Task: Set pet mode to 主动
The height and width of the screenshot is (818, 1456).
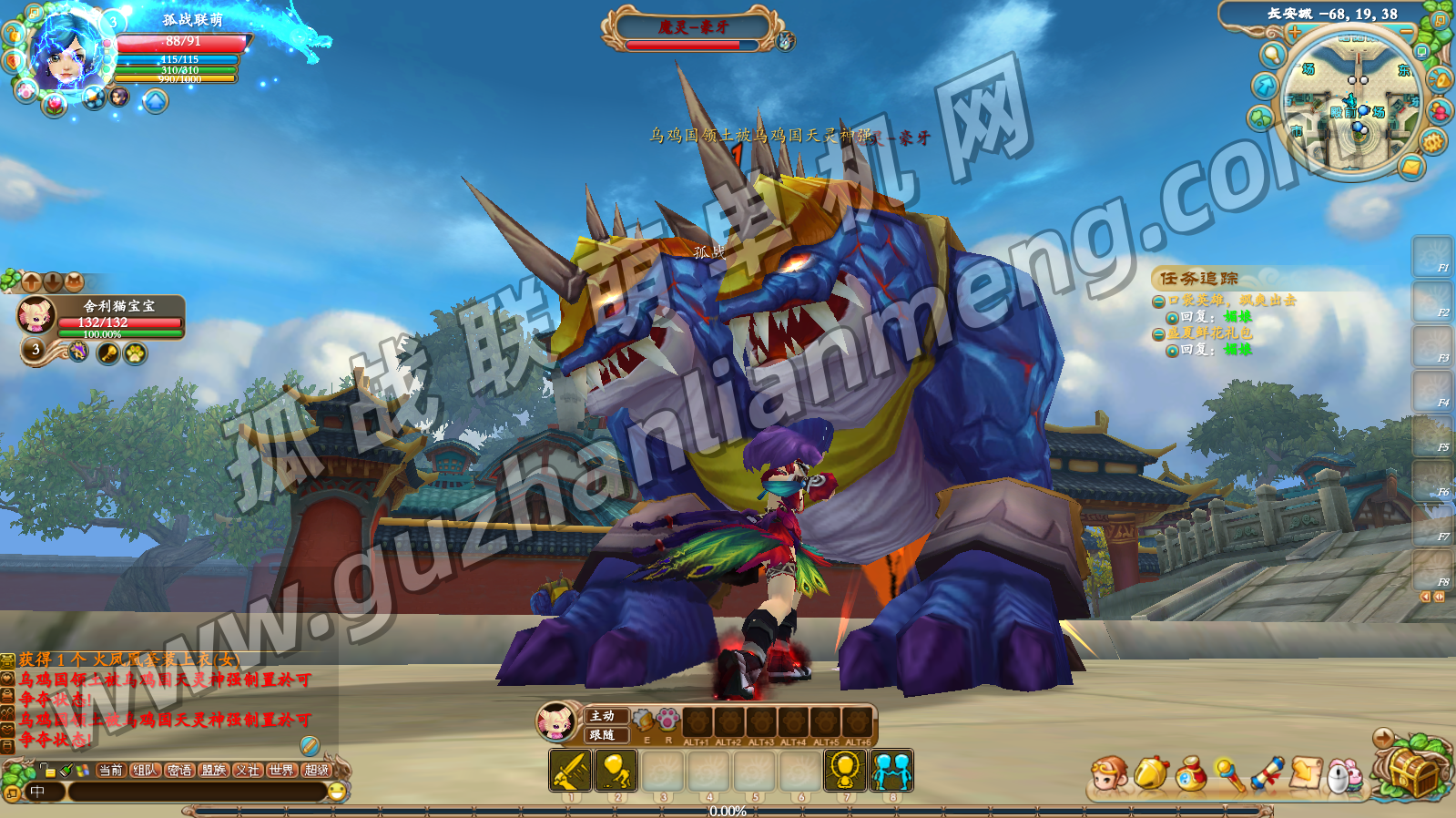Action: pyautogui.click(x=605, y=716)
